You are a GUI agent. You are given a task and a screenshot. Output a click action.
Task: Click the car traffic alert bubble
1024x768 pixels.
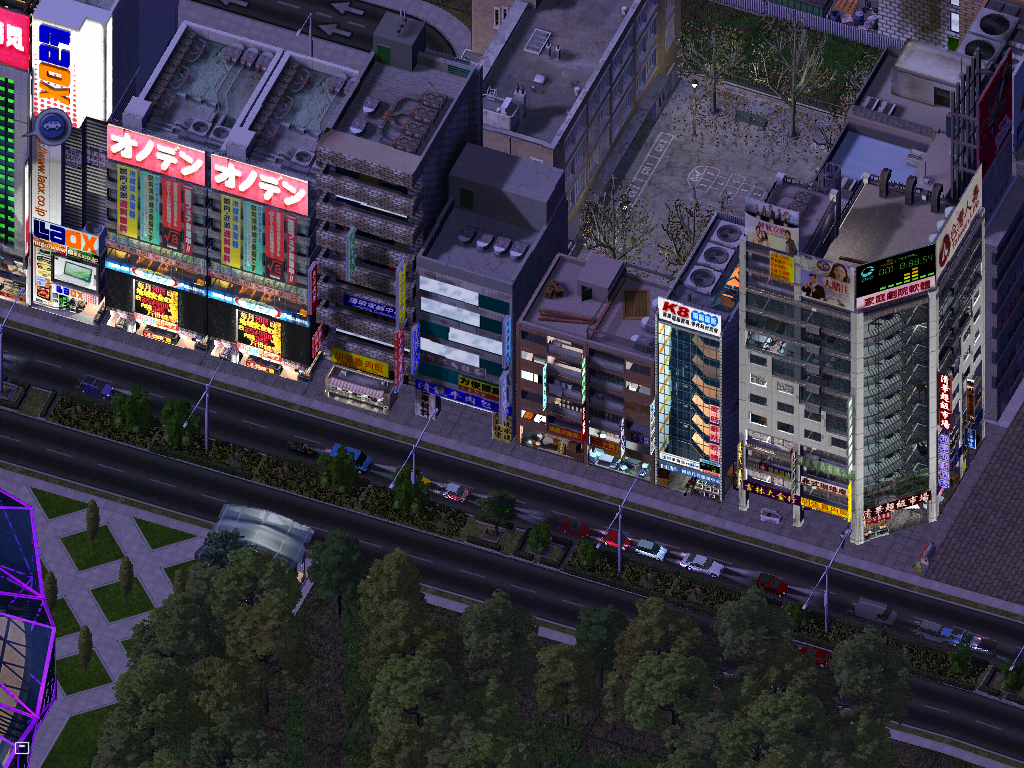52,127
